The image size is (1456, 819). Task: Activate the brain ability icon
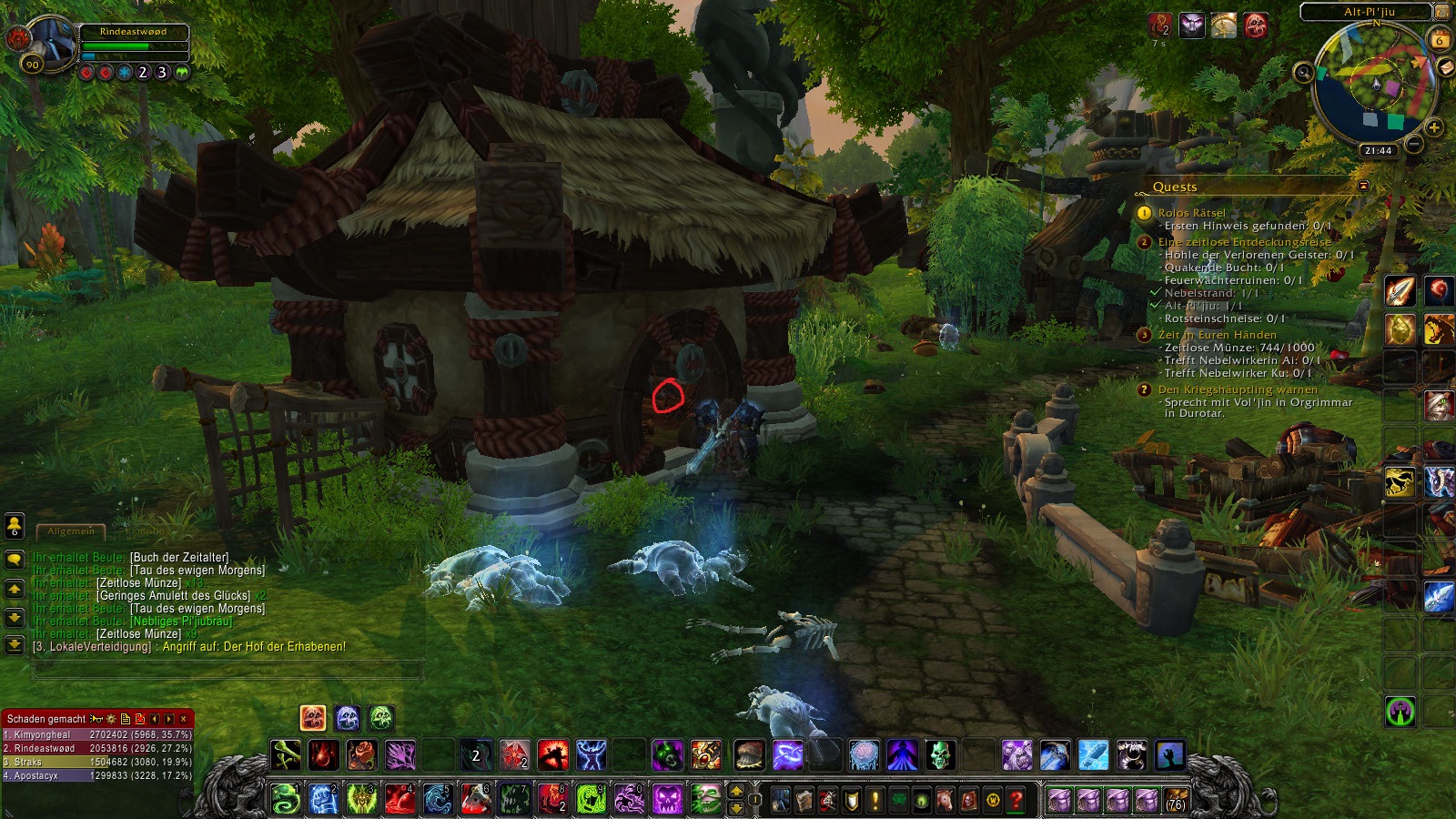click(x=864, y=754)
